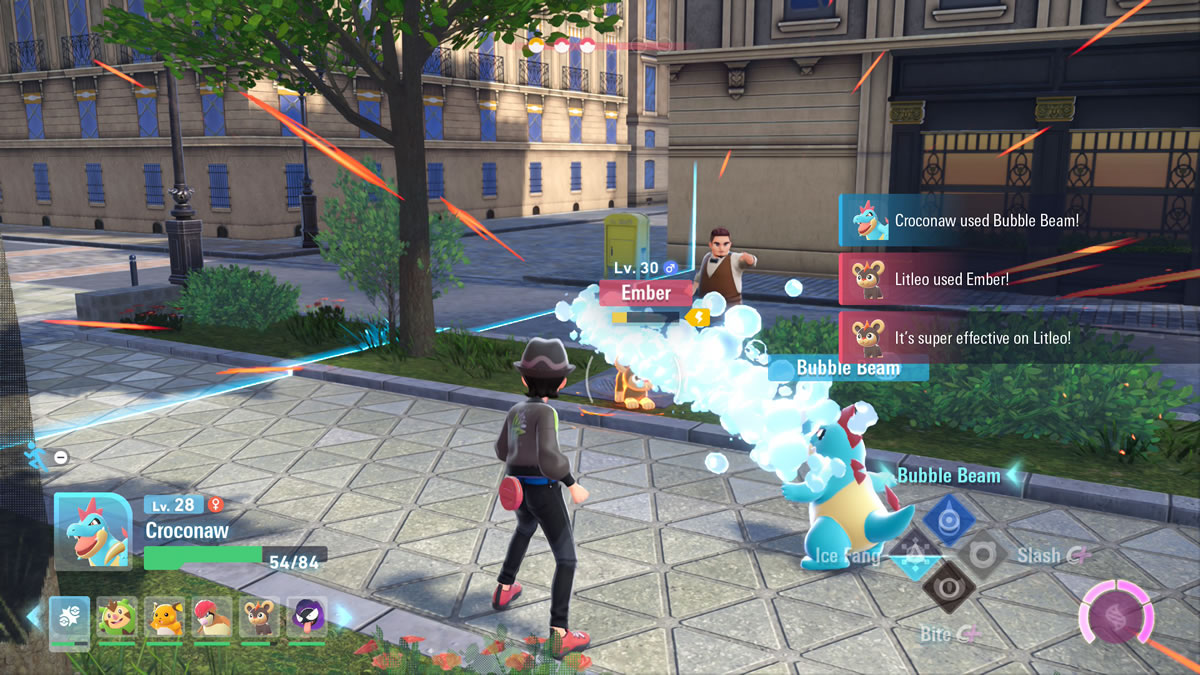Select the 'Litleo used Ember!' log entry
The height and width of the screenshot is (675, 1200).
point(1018,279)
